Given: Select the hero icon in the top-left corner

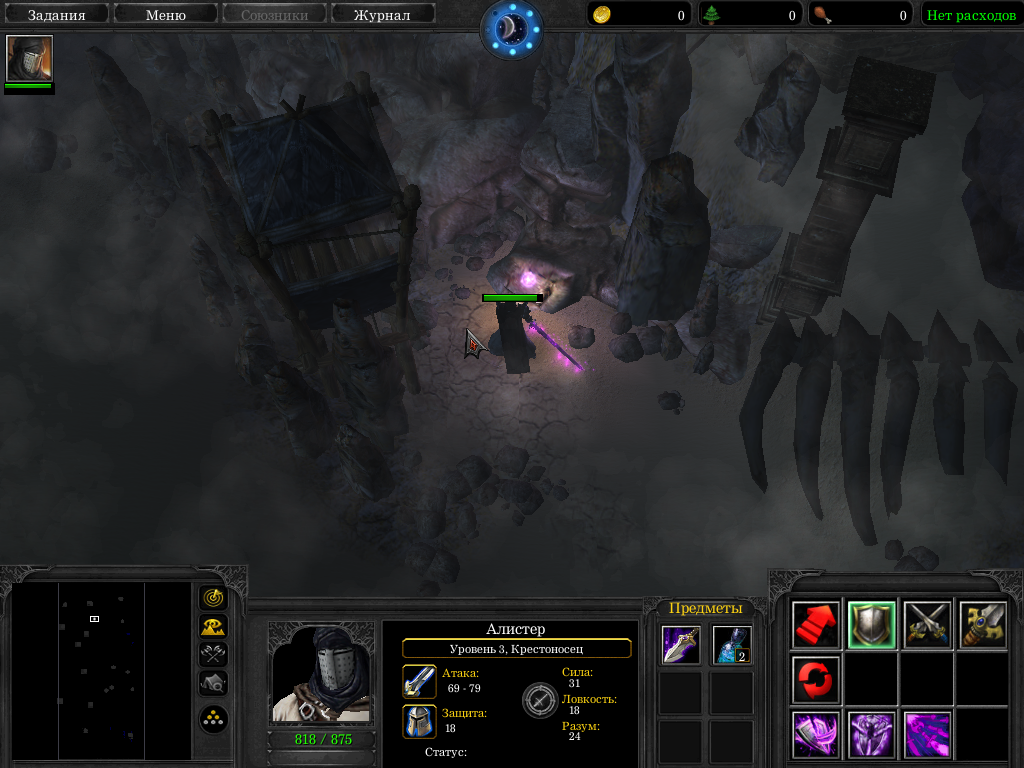Looking at the screenshot, I should point(29,59).
